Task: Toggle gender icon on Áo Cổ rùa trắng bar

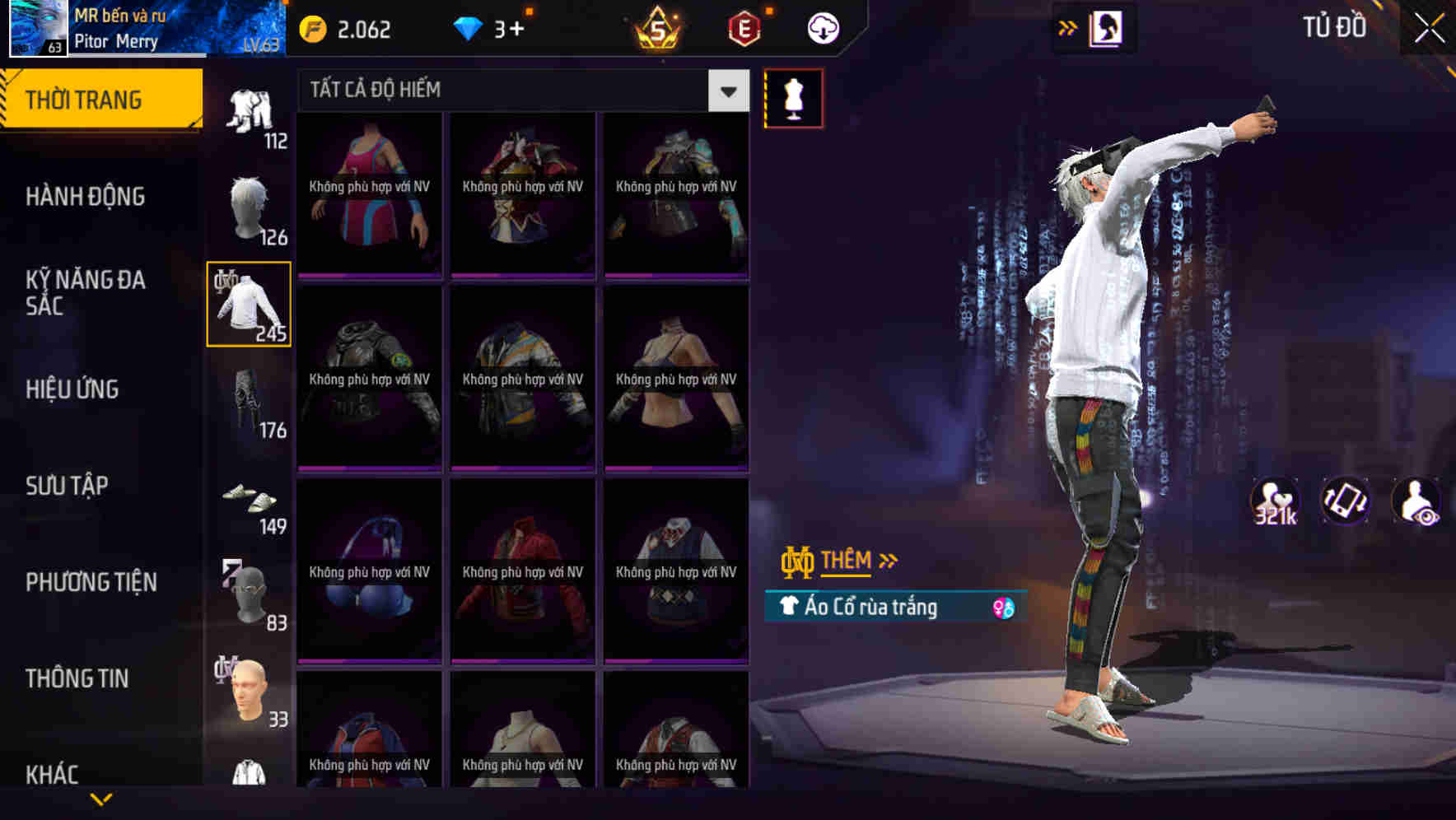Action: pyautogui.click(x=1003, y=607)
